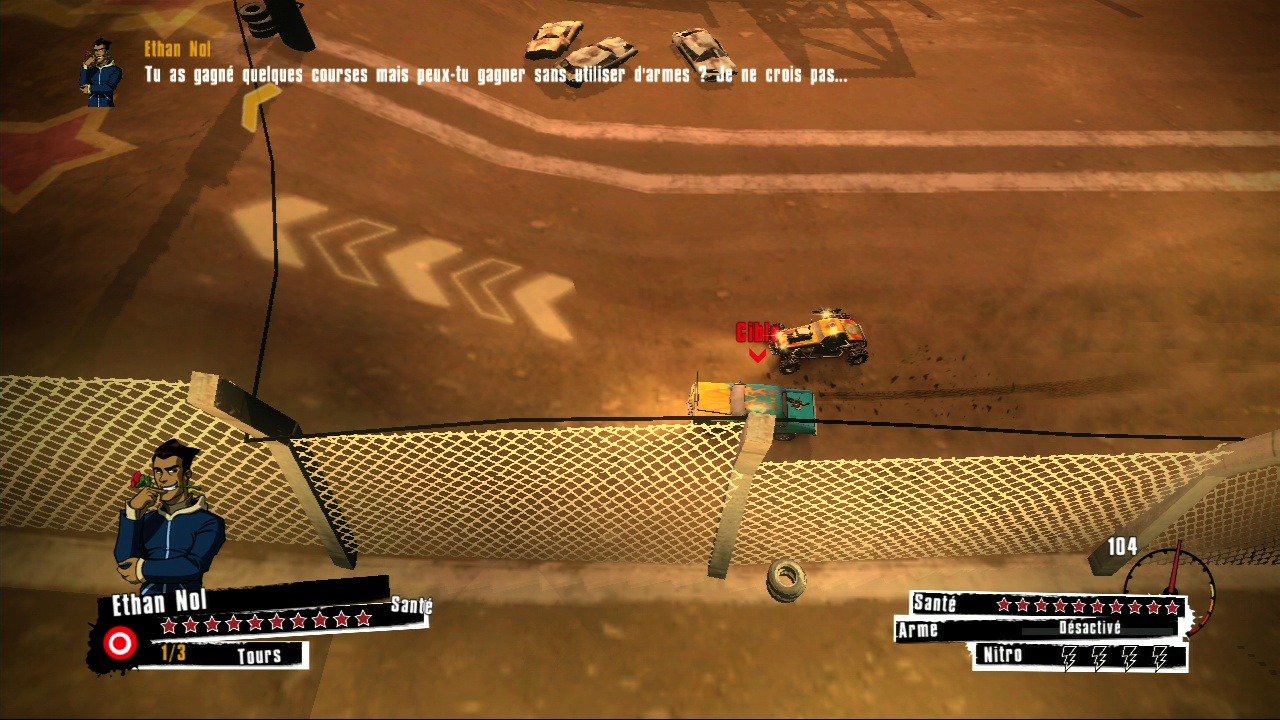Viewport: 1280px width, 720px height.
Task: Click the last Nitro lightning bolt icon
Action: [x=1160, y=657]
